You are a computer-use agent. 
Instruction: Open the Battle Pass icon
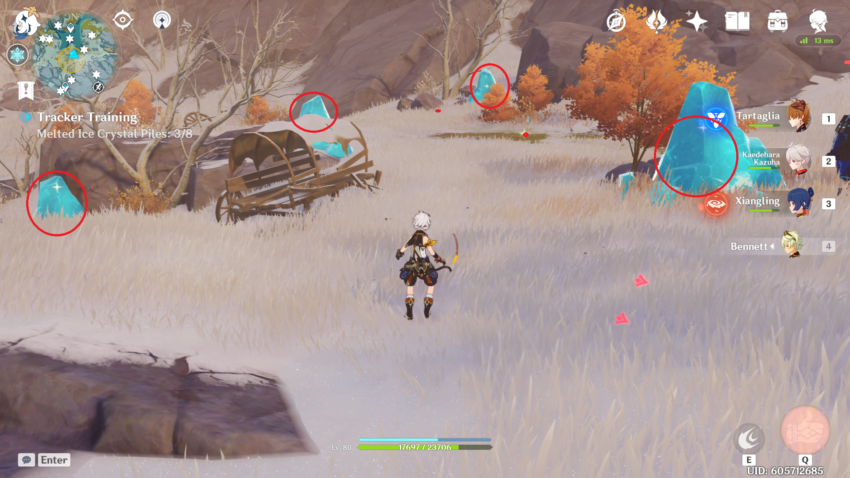coord(656,21)
